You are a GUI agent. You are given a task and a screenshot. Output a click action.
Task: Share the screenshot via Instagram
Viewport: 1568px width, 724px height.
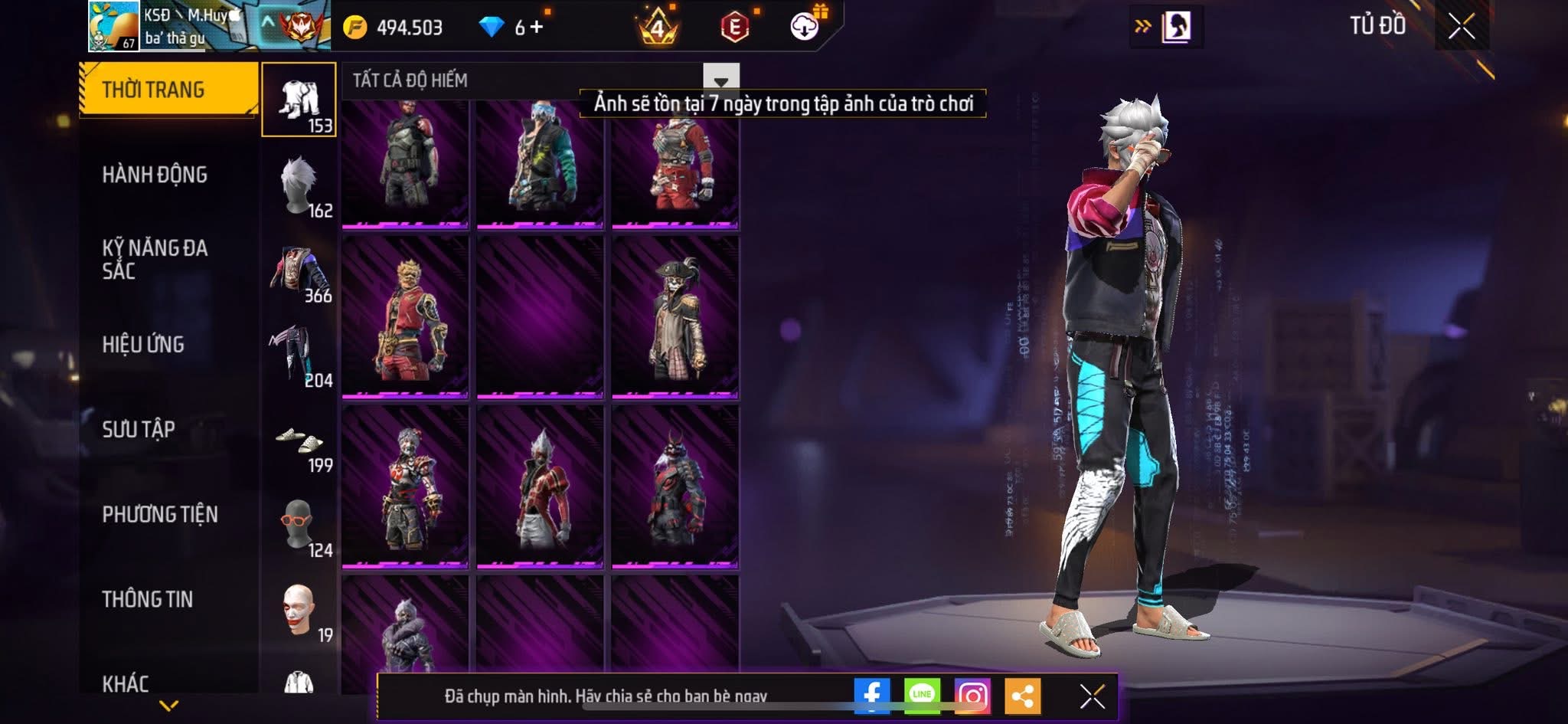pyautogui.click(x=972, y=696)
